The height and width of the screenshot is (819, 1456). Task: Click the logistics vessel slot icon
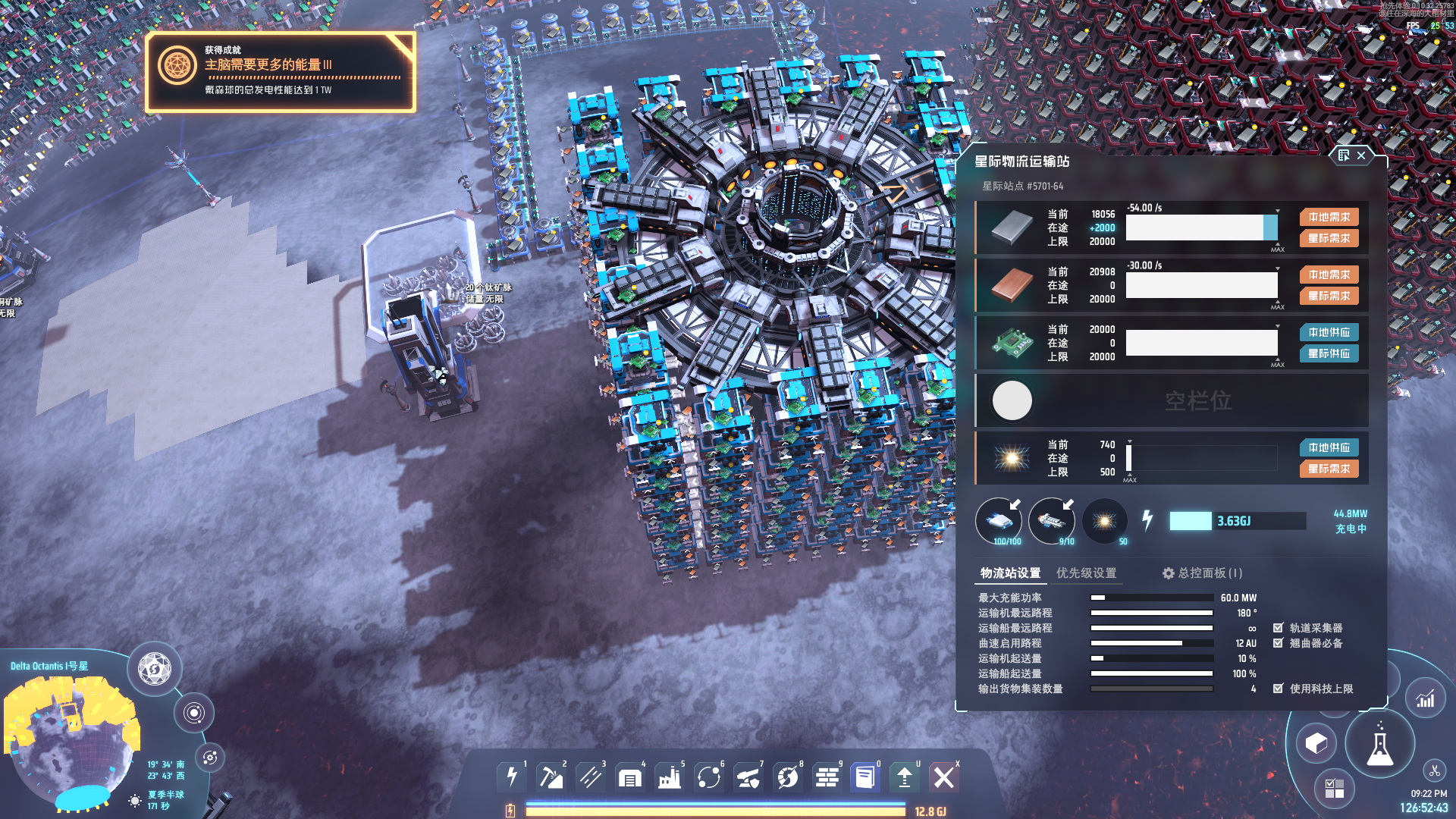[x=1052, y=521]
